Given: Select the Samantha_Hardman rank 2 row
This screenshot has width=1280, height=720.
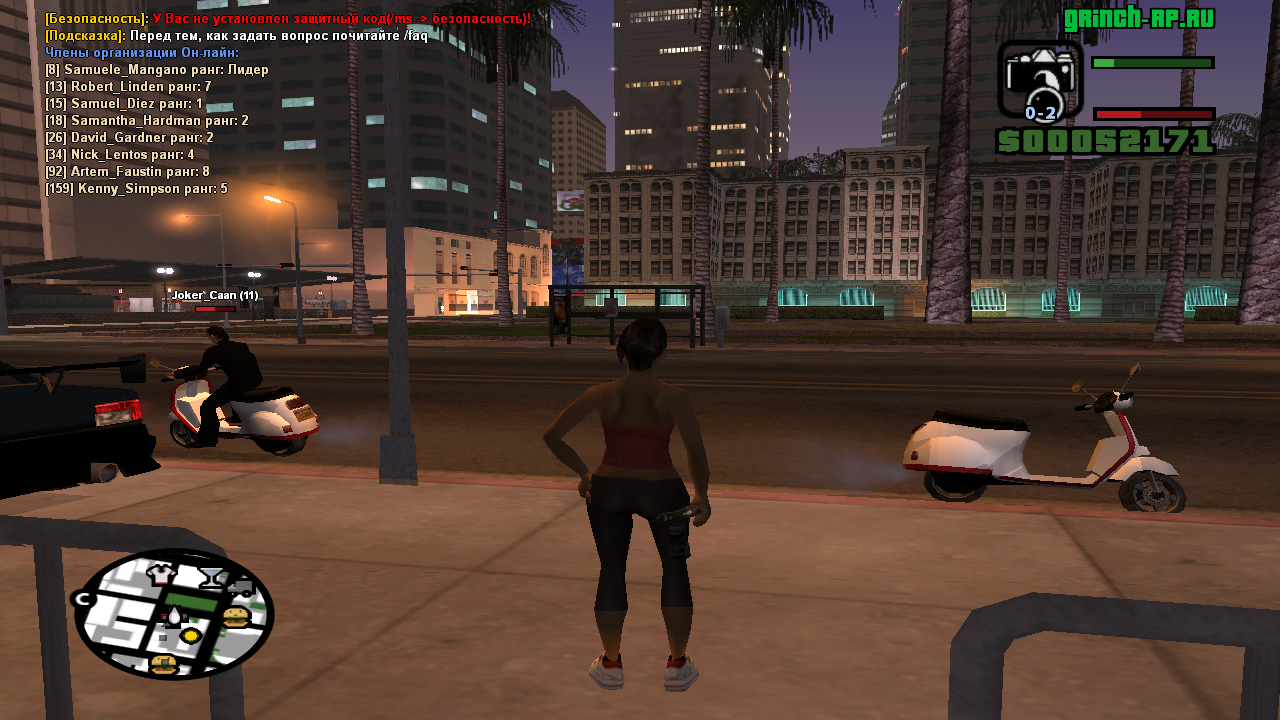Looking at the screenshot, I should coord(146,121).
